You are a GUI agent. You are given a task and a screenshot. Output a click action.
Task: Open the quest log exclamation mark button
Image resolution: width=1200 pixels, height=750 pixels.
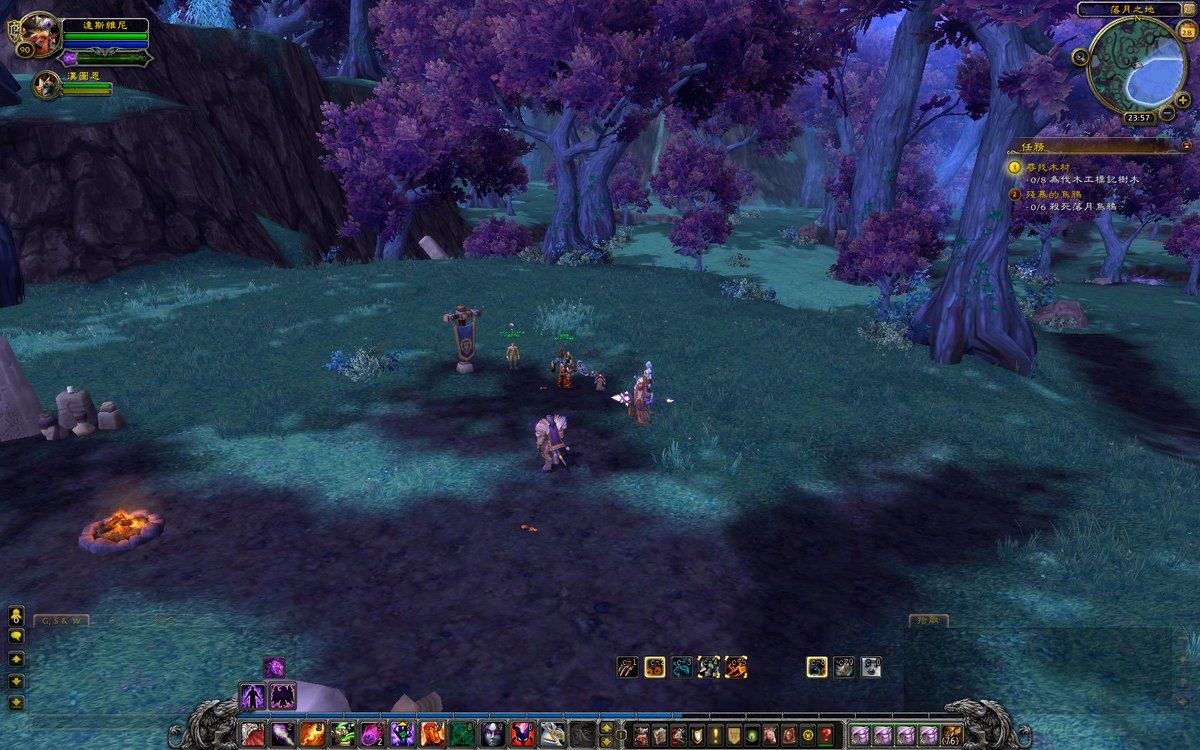[716, 736]
